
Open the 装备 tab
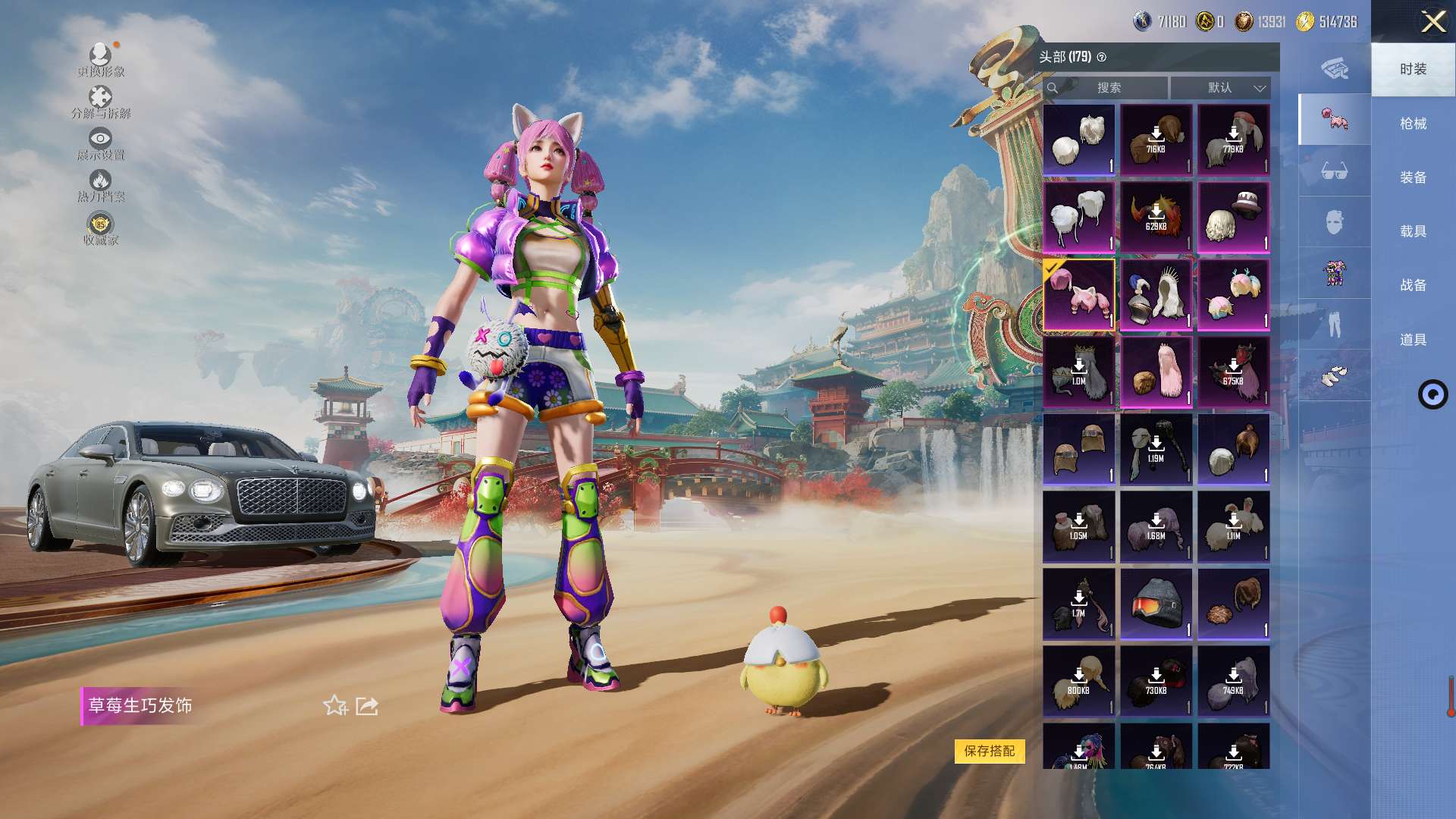coord(1413,177)
